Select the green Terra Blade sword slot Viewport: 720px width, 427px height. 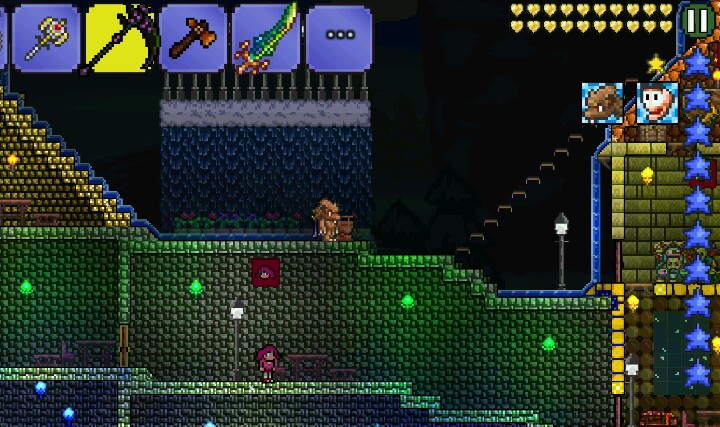pos(266,37)
